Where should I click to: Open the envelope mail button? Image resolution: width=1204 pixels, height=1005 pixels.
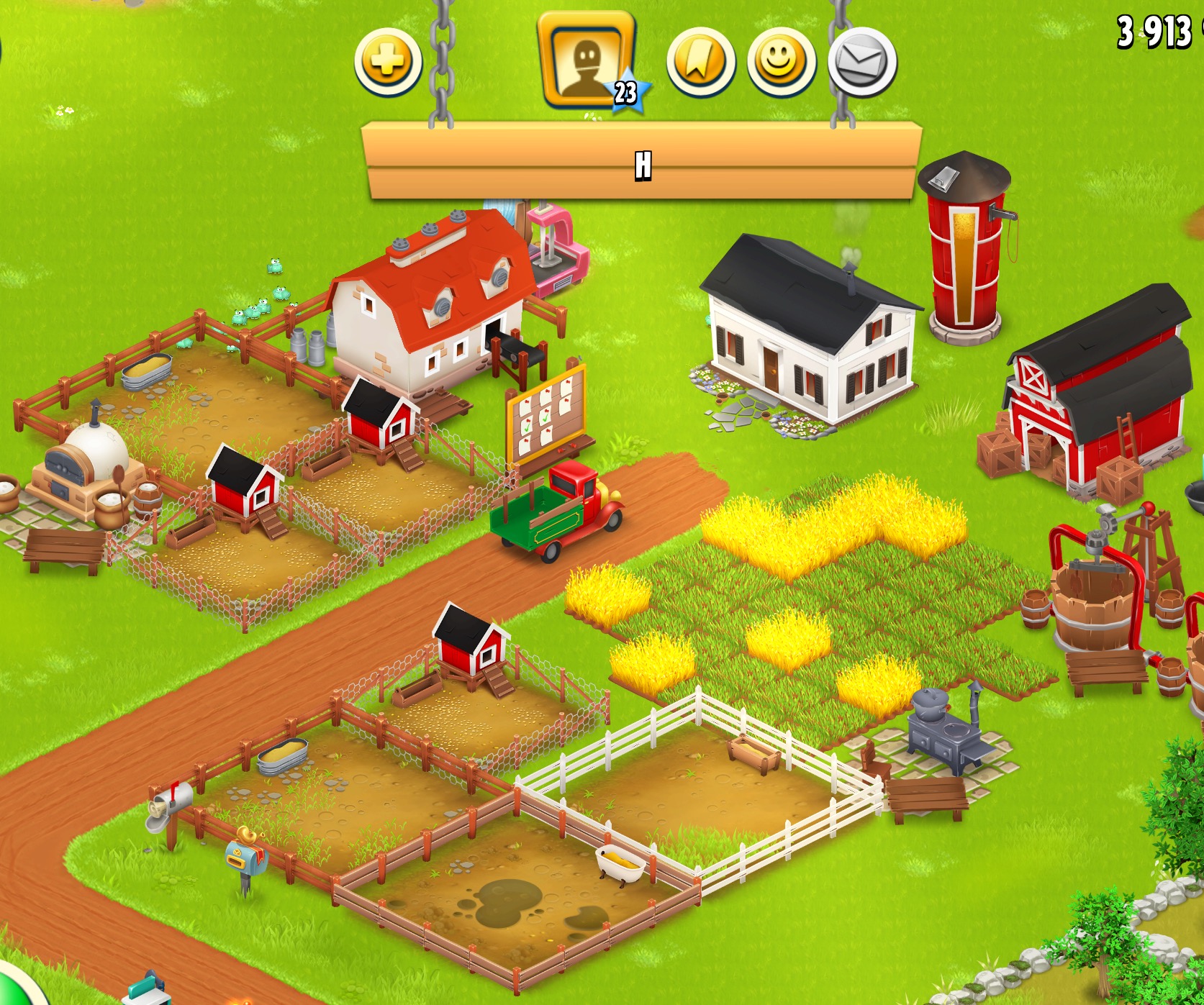coord(861,62)
